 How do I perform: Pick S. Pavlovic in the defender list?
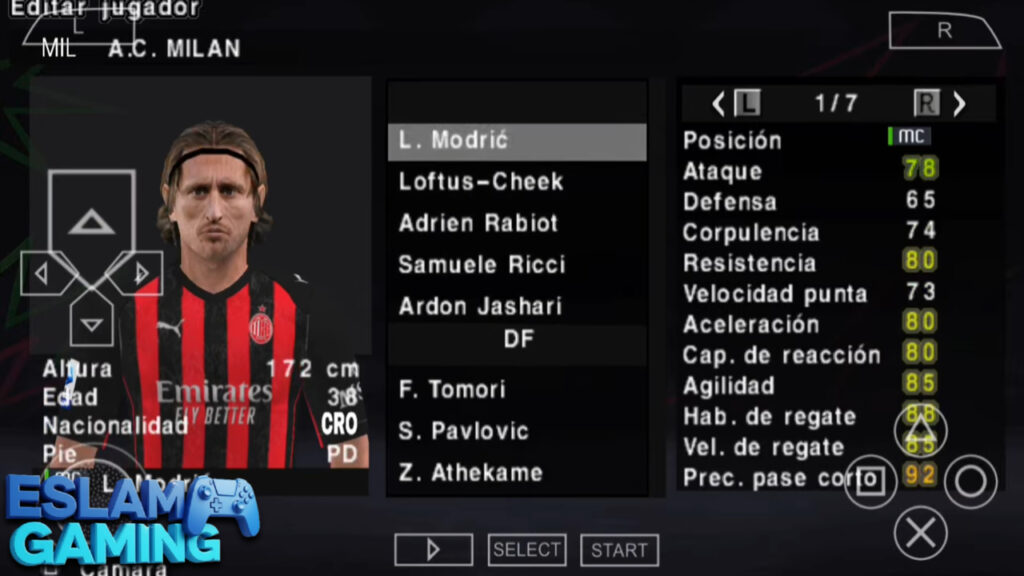516,431
